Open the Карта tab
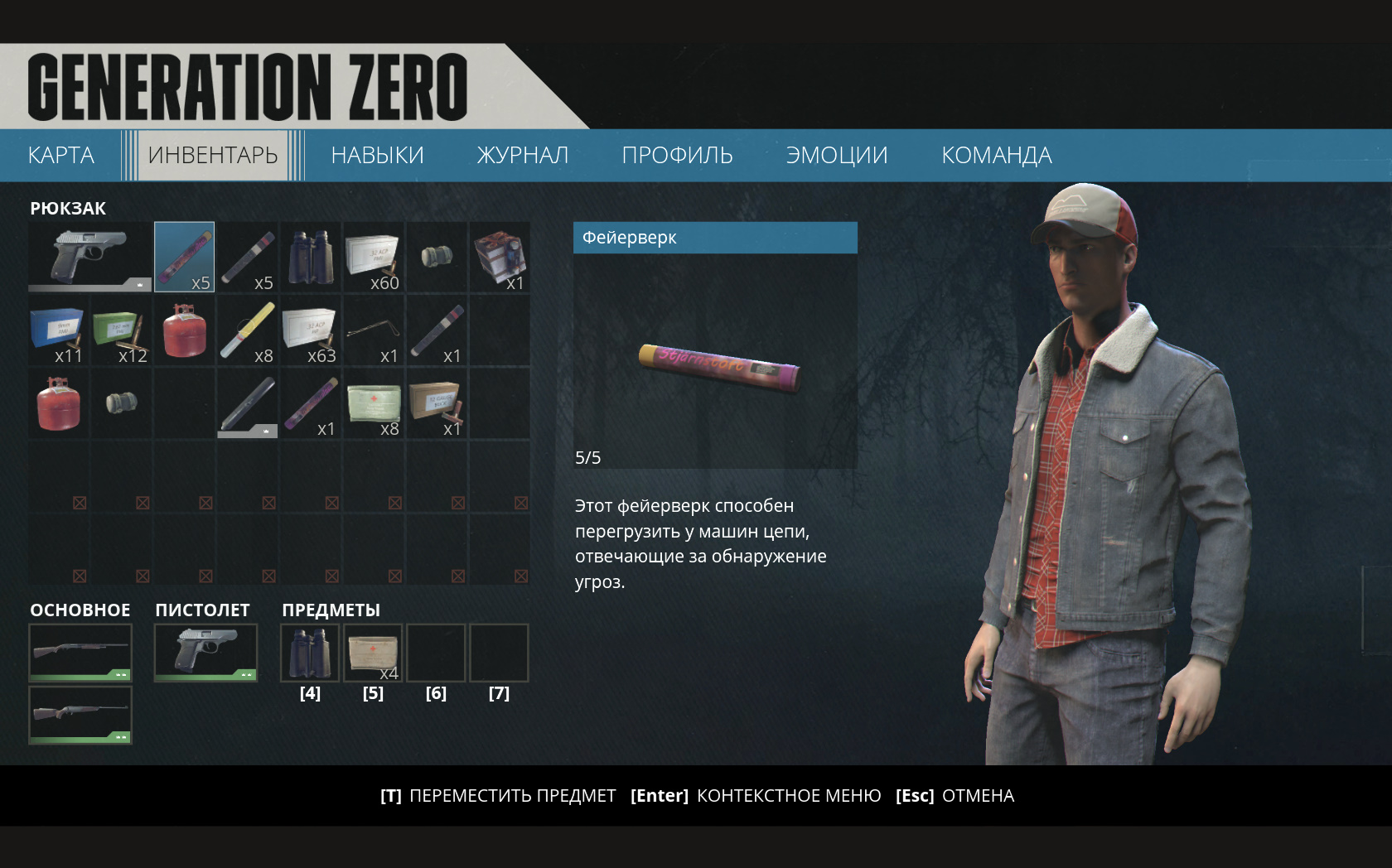Screen dimensions: 1392x868 point(61,155)
